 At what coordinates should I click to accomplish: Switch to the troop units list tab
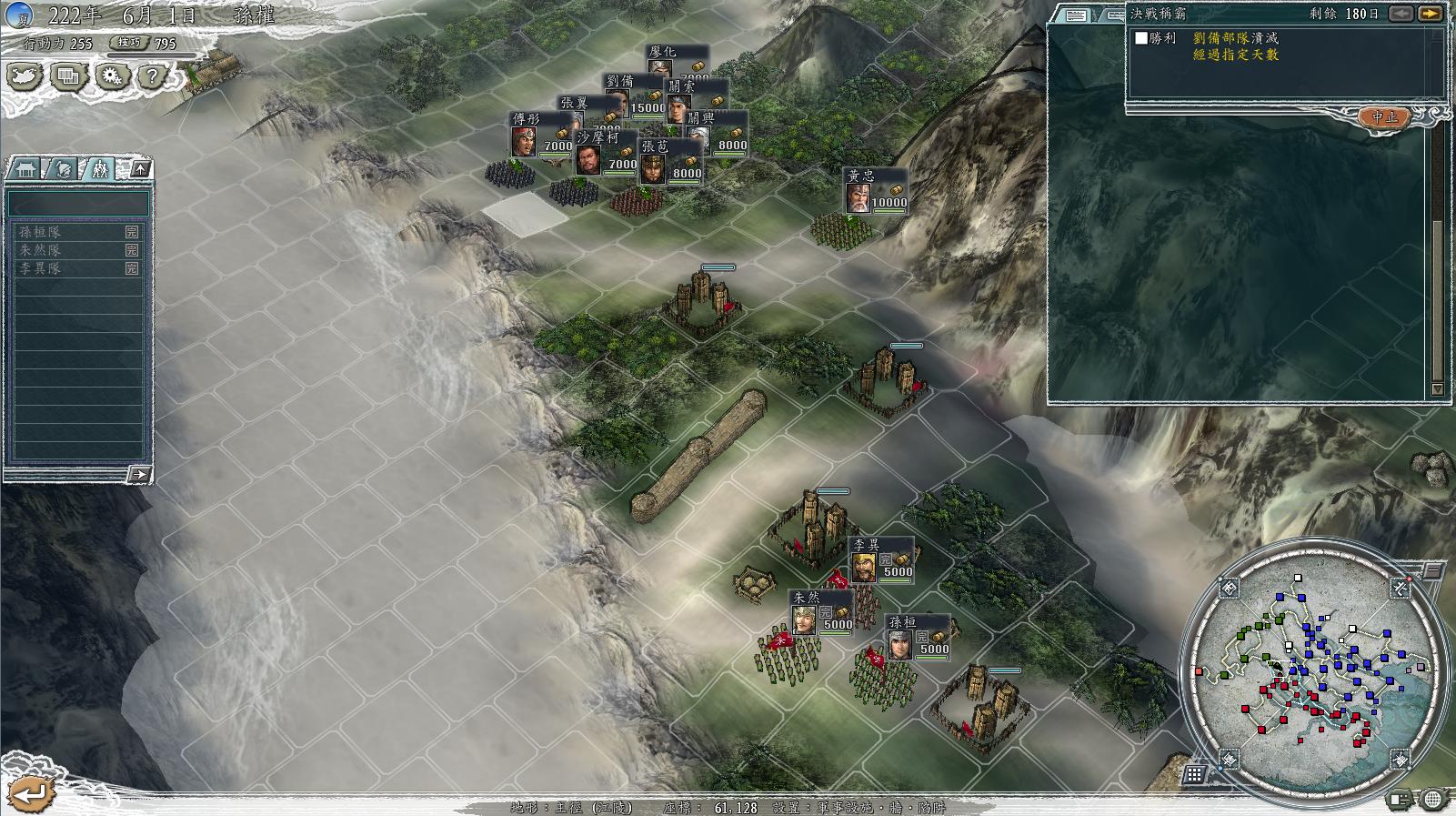click(98, 169)
